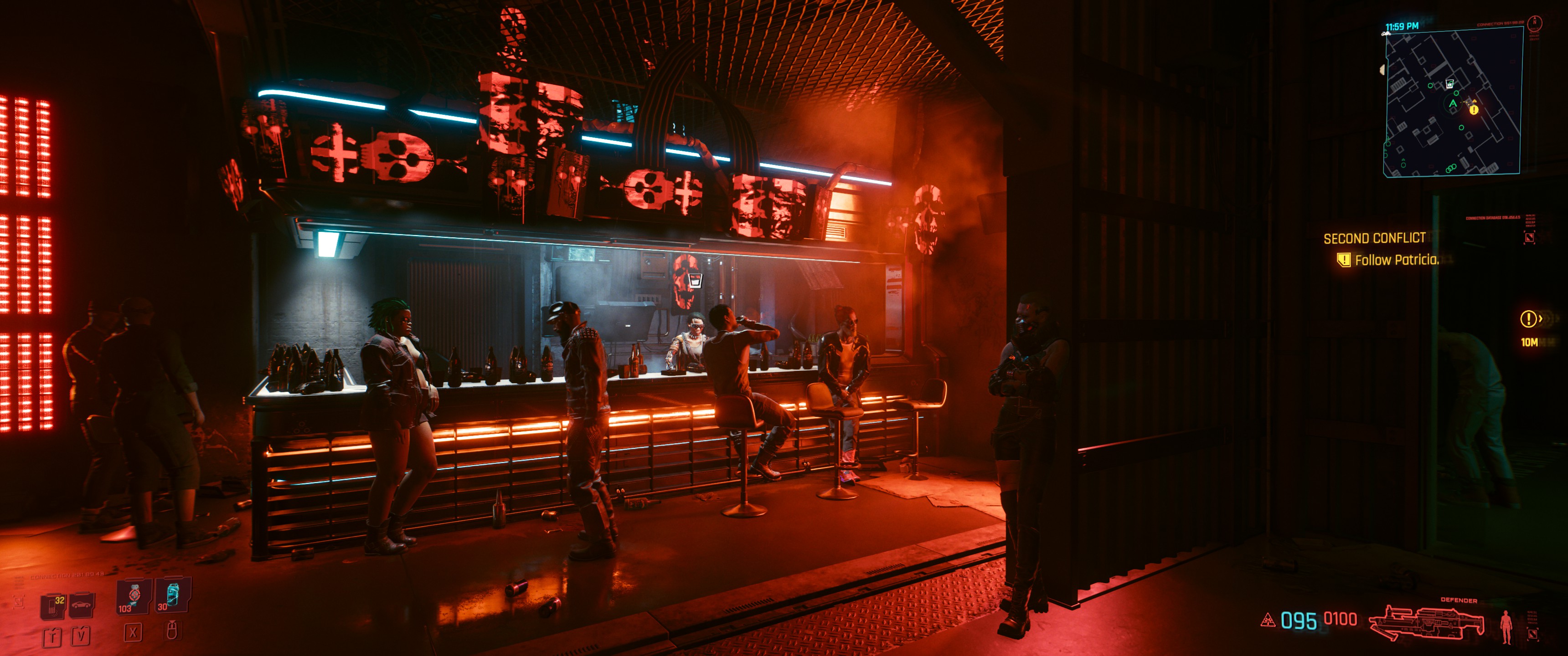Click the bar drink icon on minimap
Screen dimensions: 1568x656
[x=1449, y=83]
